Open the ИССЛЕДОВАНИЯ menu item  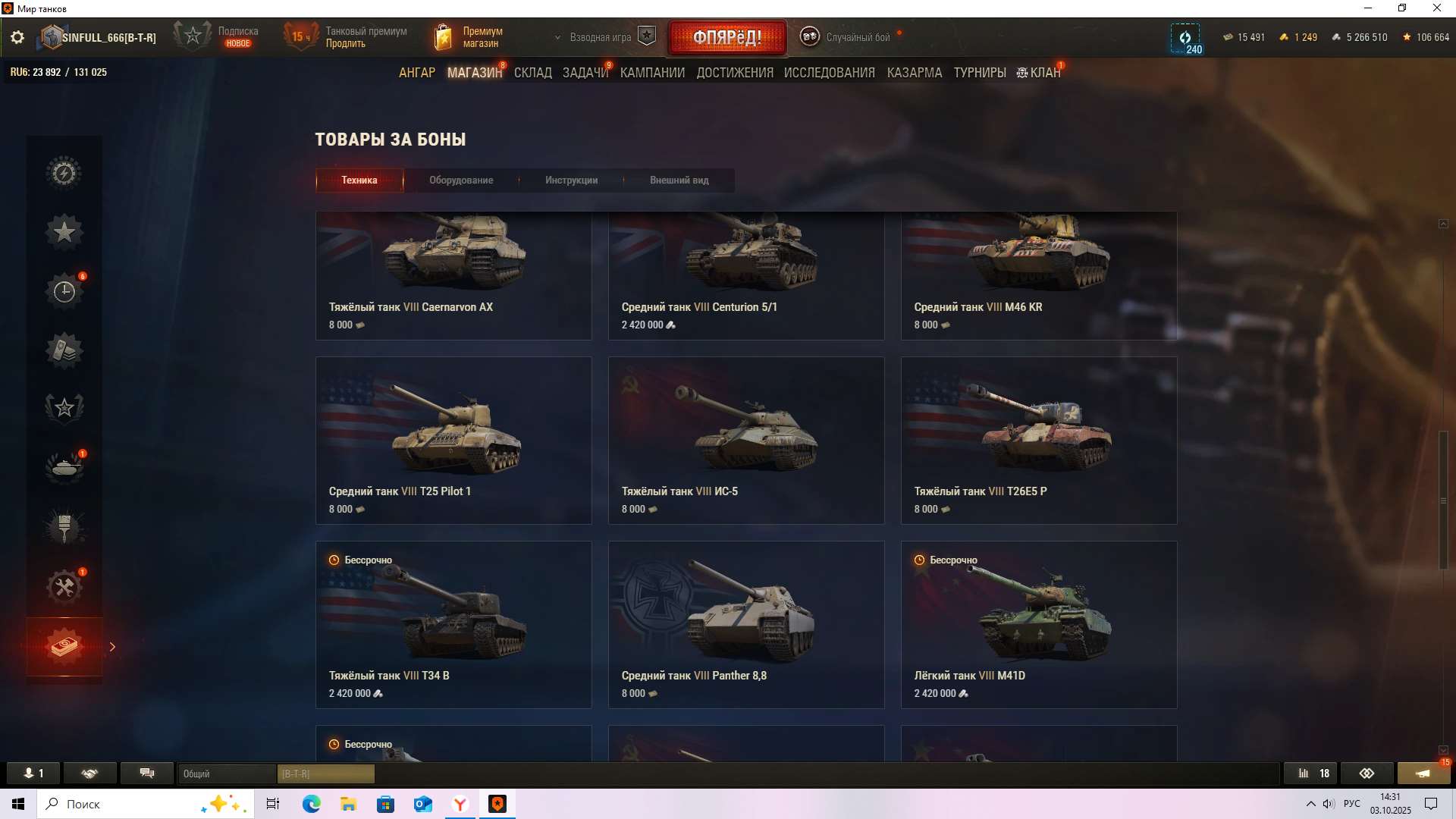830,72
